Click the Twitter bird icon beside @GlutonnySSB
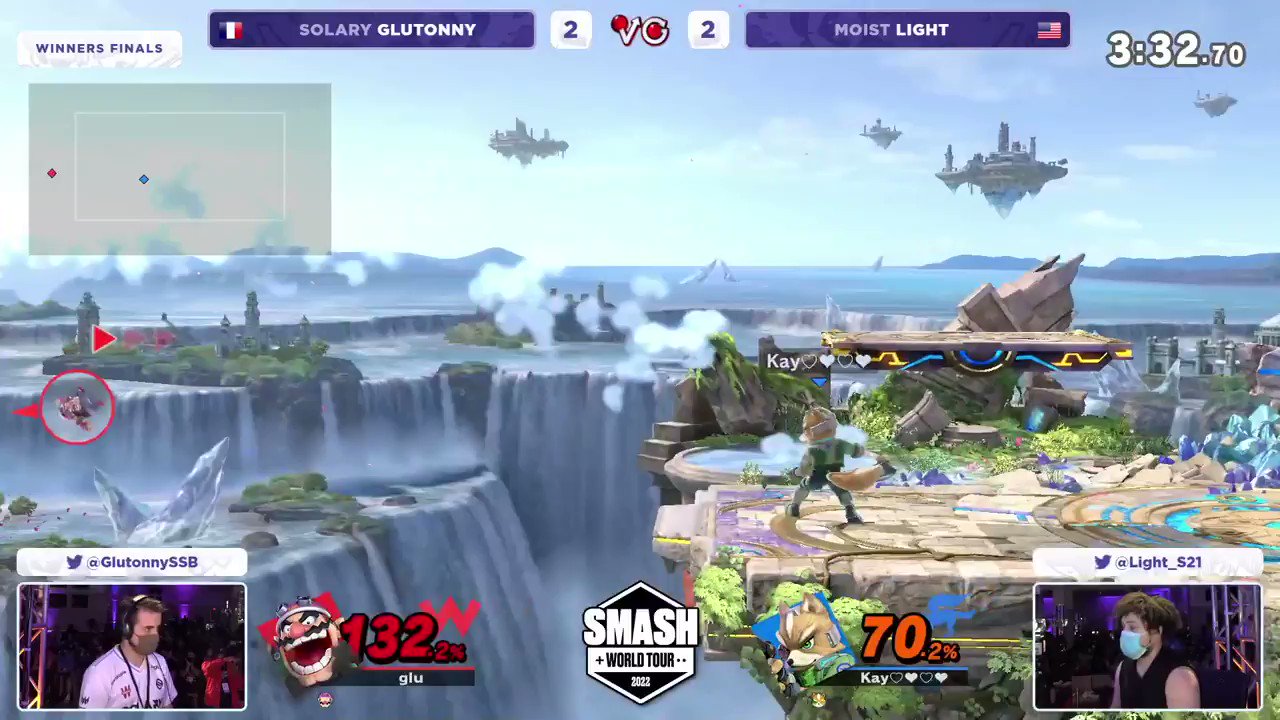Image resolution: width=1280 pixels, height=720 pixels. [x=73, y=562]
